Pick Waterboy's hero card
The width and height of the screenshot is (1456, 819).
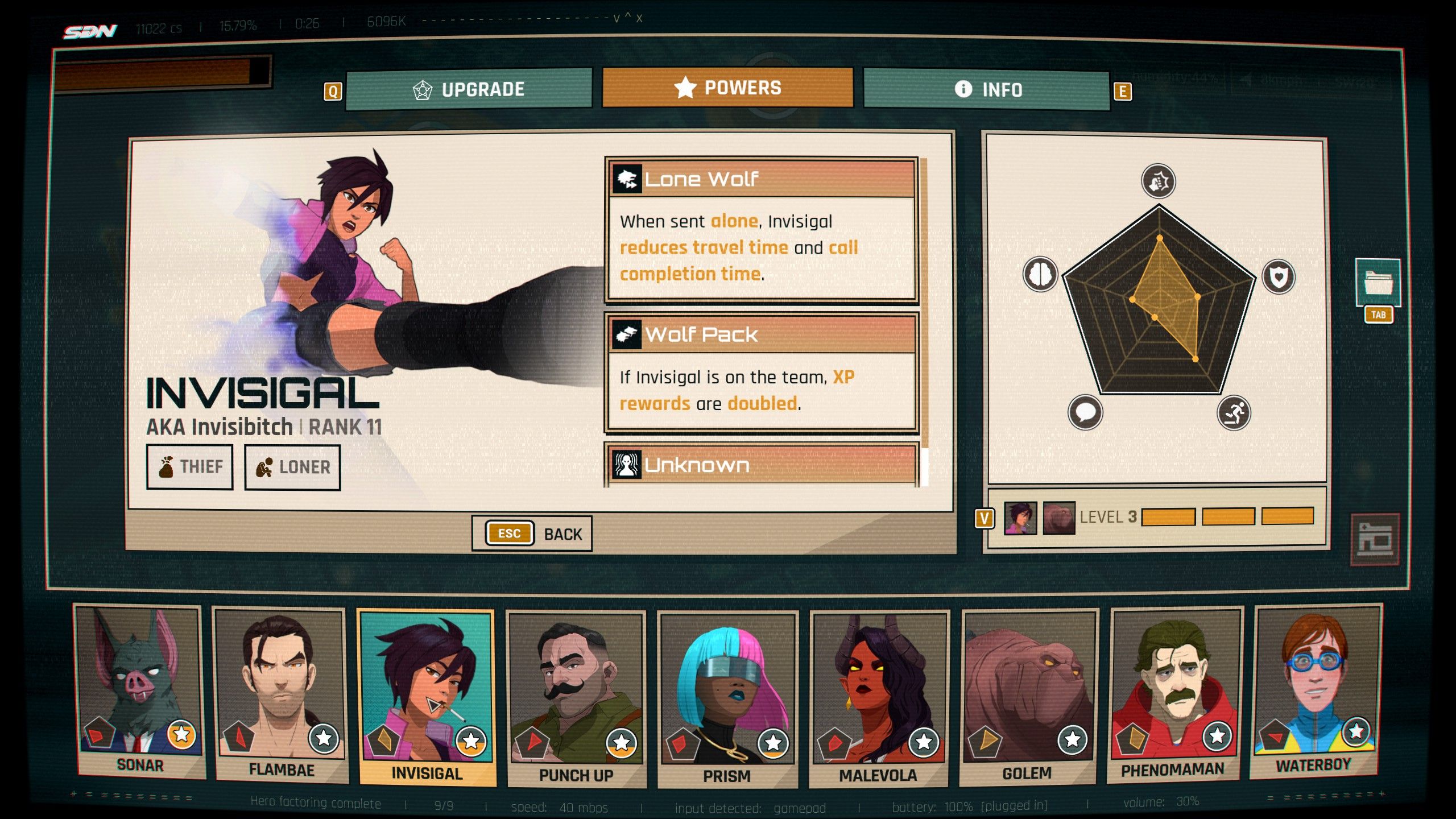click(1315, 689)
